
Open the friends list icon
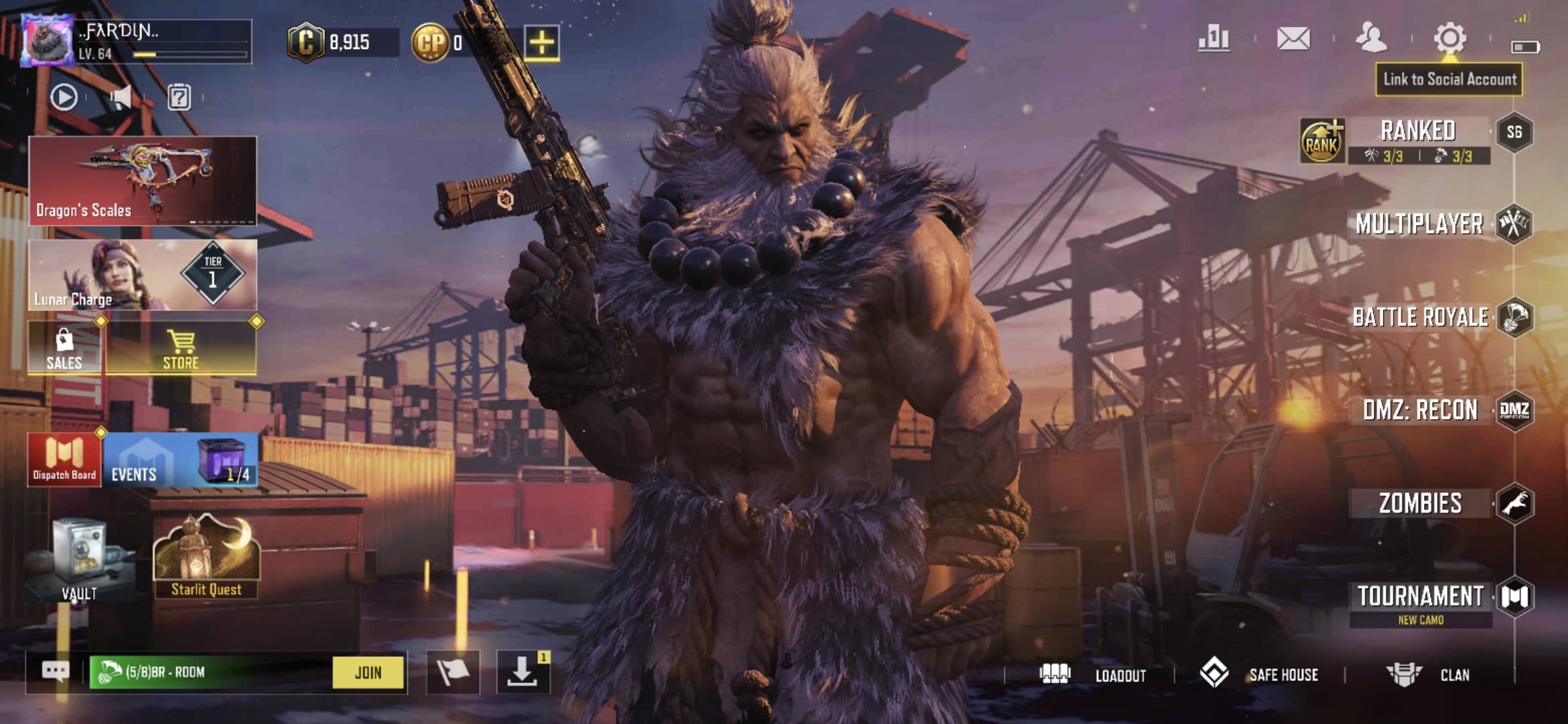tap(1371, 38)
